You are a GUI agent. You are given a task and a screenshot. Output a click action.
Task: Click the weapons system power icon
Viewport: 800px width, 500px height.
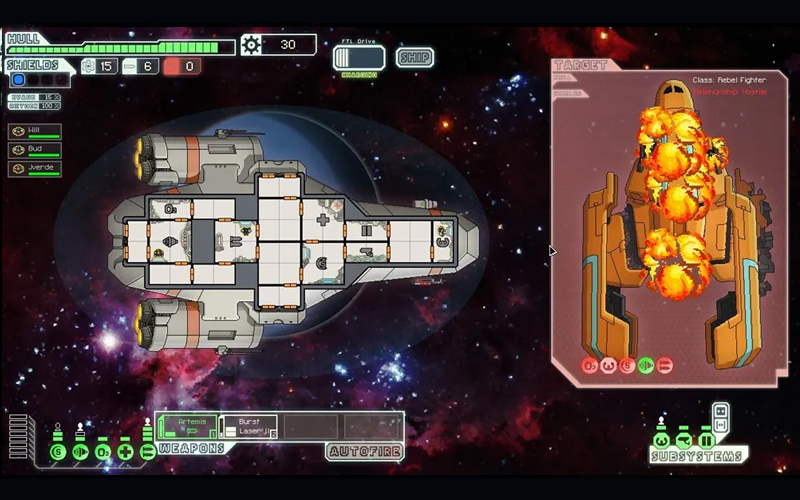pos(147,452)
